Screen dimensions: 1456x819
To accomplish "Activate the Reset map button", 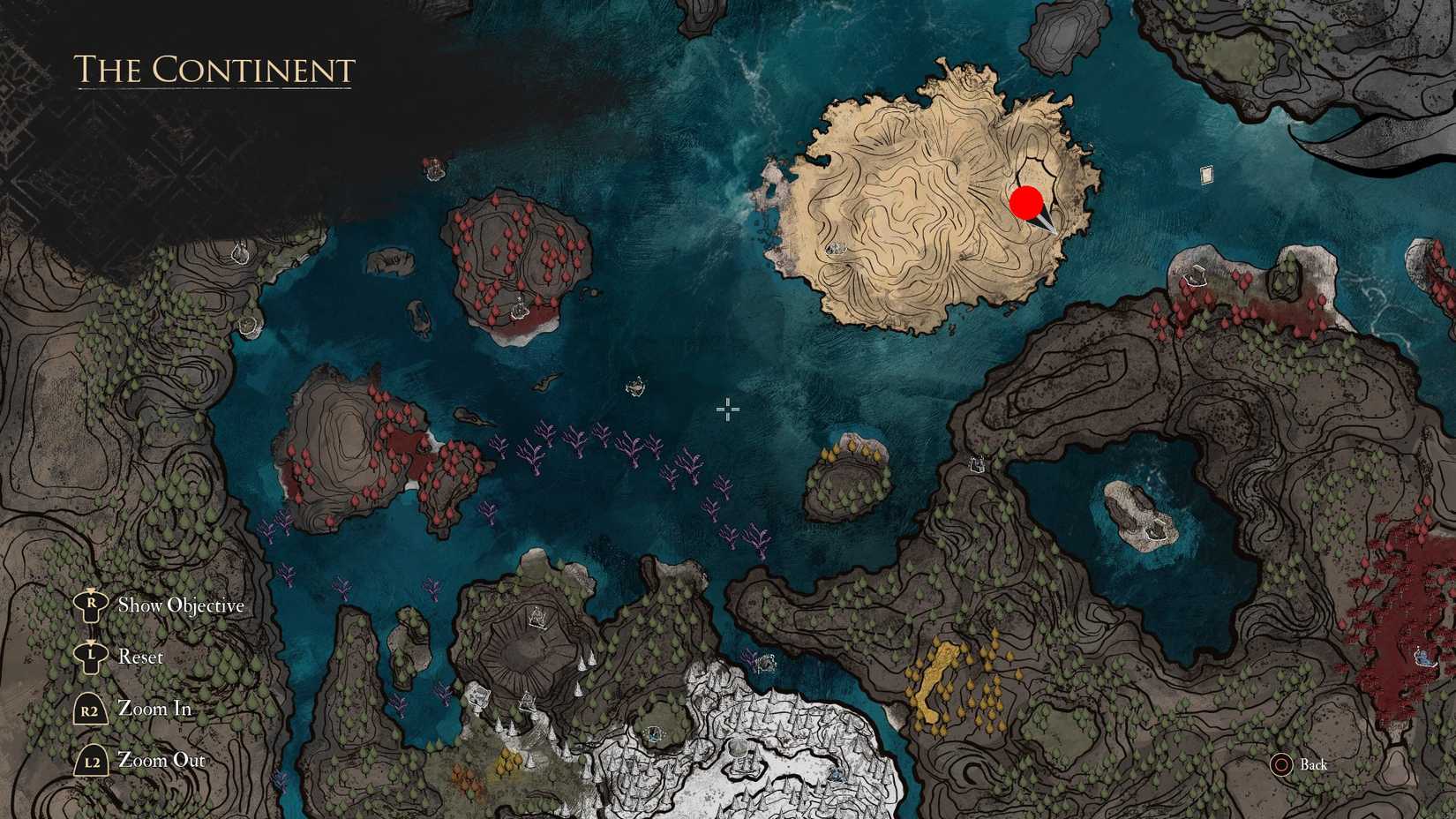I will (141, 657).
